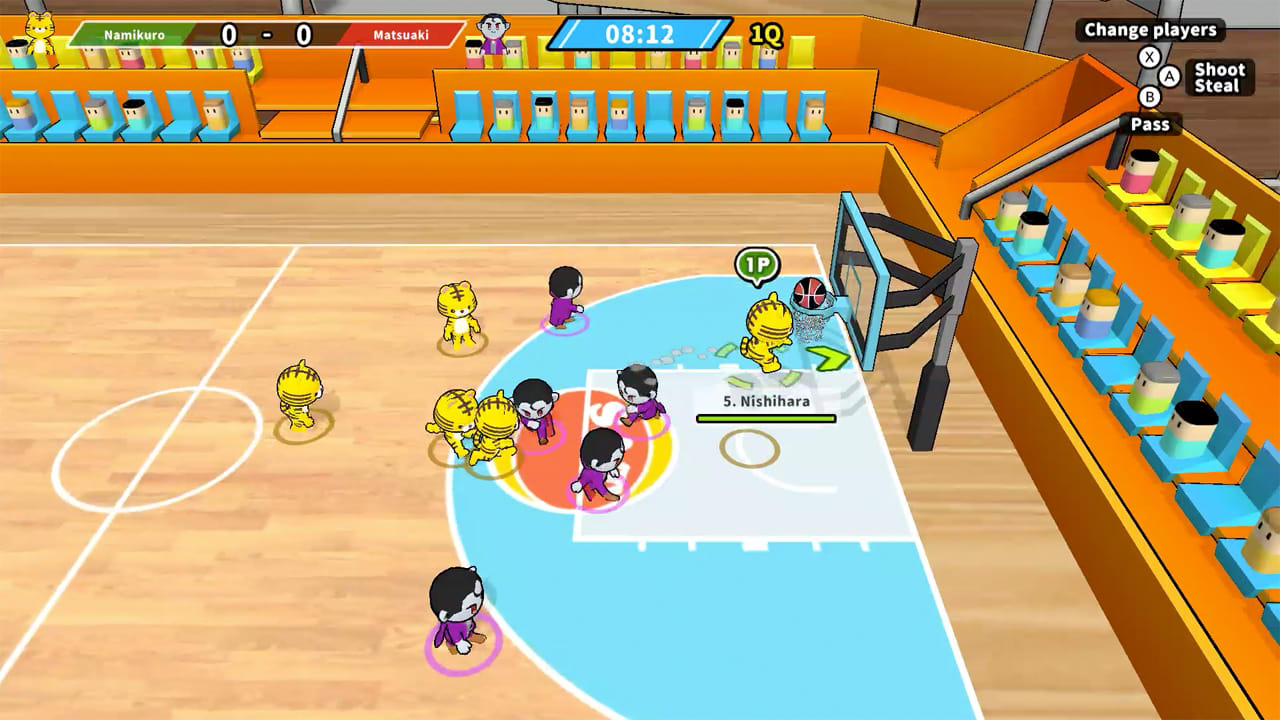Click the B button prompt icon
Screen dimensions: 1280x720
(x=1151, y=96)
